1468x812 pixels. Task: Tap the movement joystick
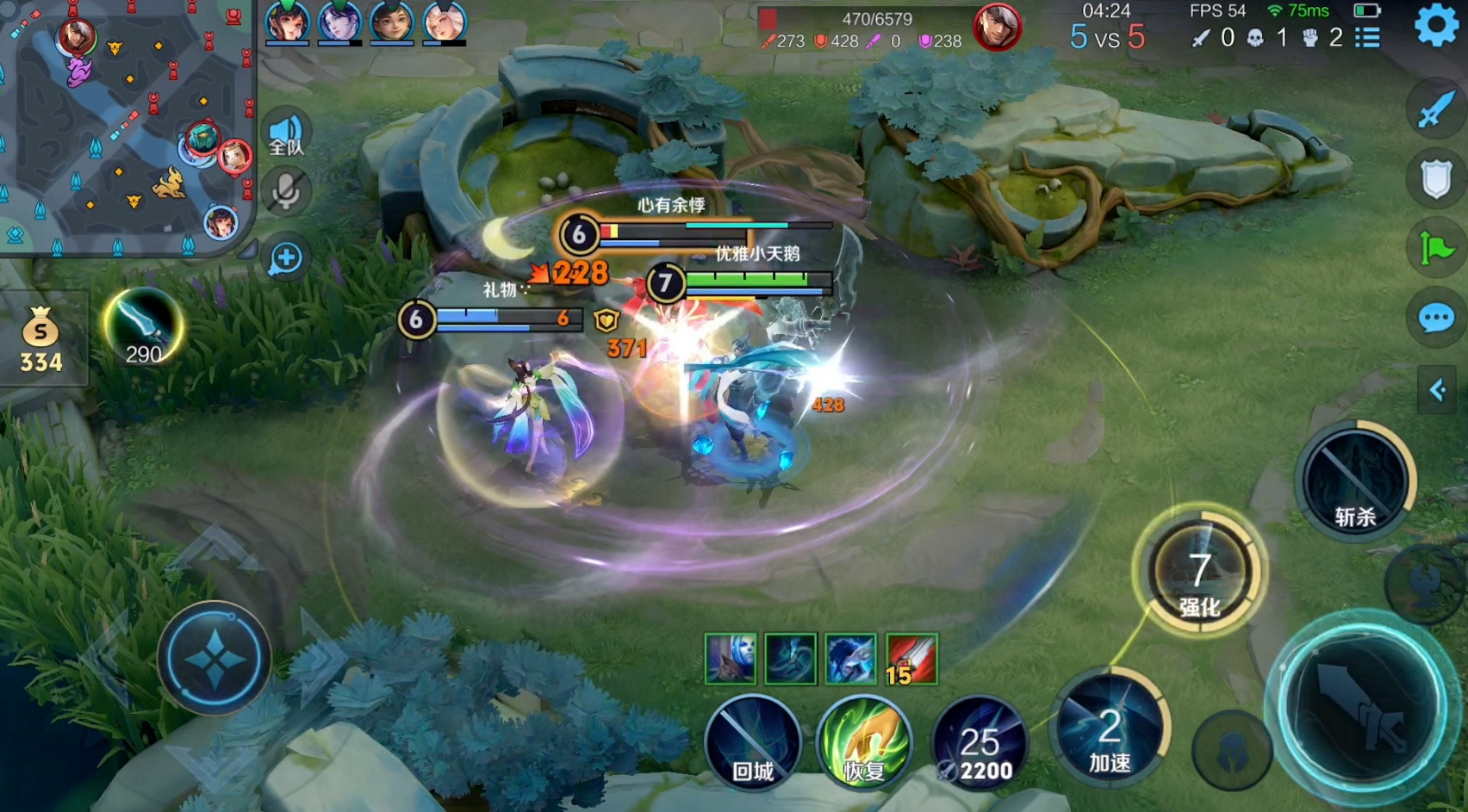coord(214,659)
